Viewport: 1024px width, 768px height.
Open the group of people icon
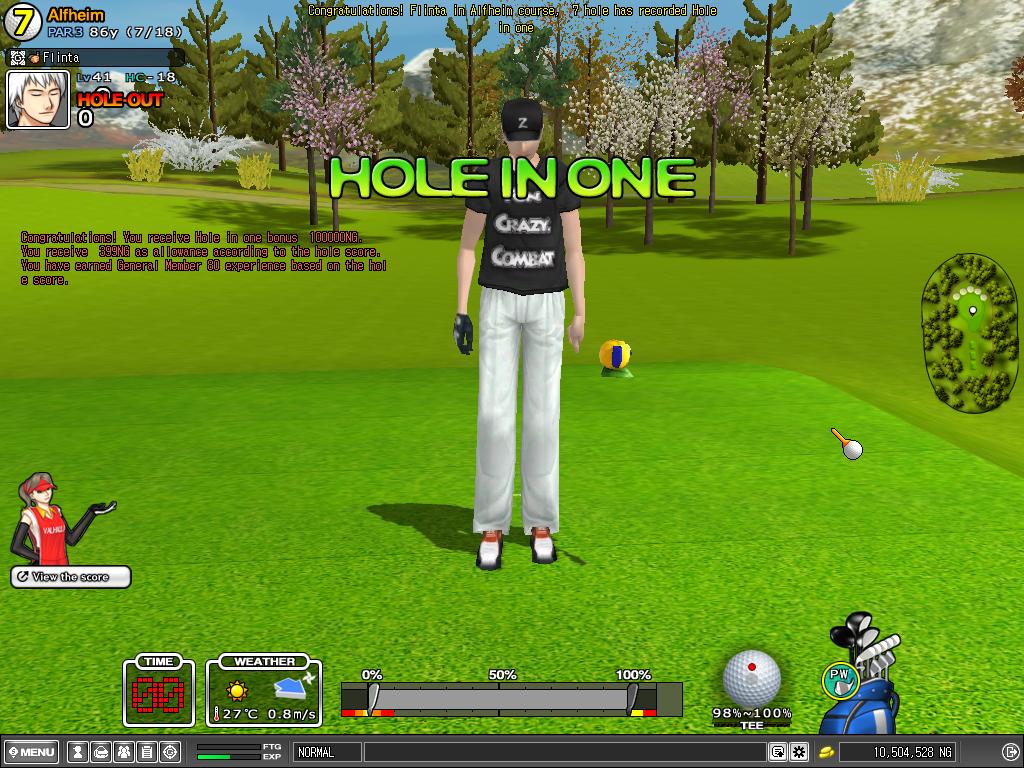(123, 752)
